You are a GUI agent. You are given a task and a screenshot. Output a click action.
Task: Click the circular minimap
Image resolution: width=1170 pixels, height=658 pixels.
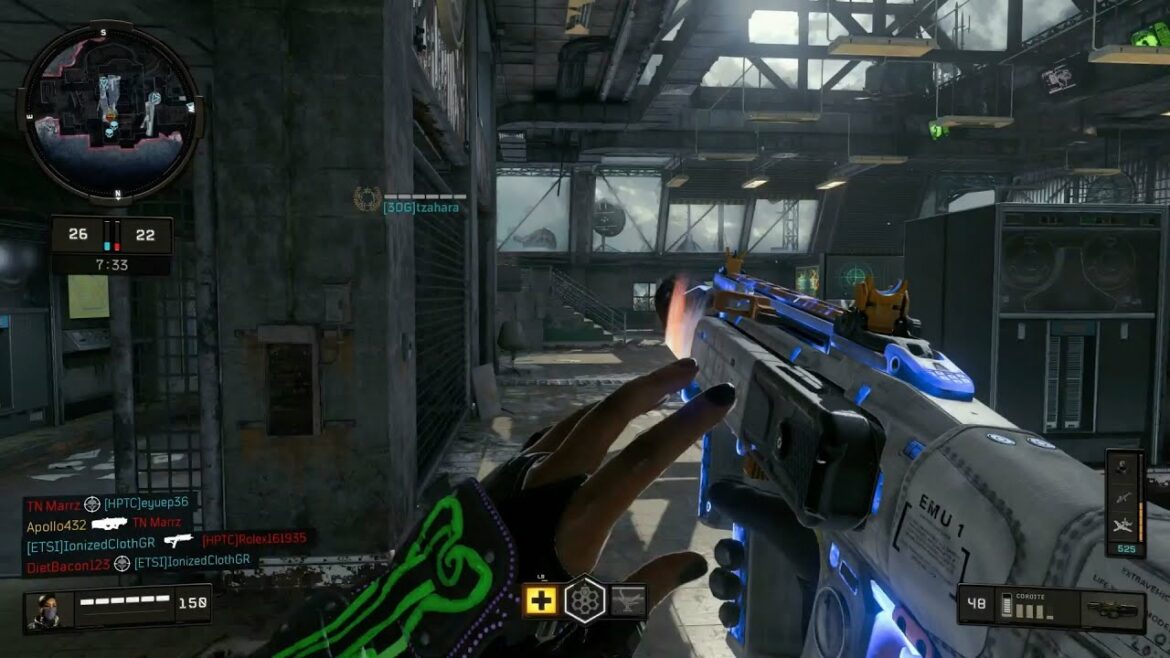tap(110, 111)
